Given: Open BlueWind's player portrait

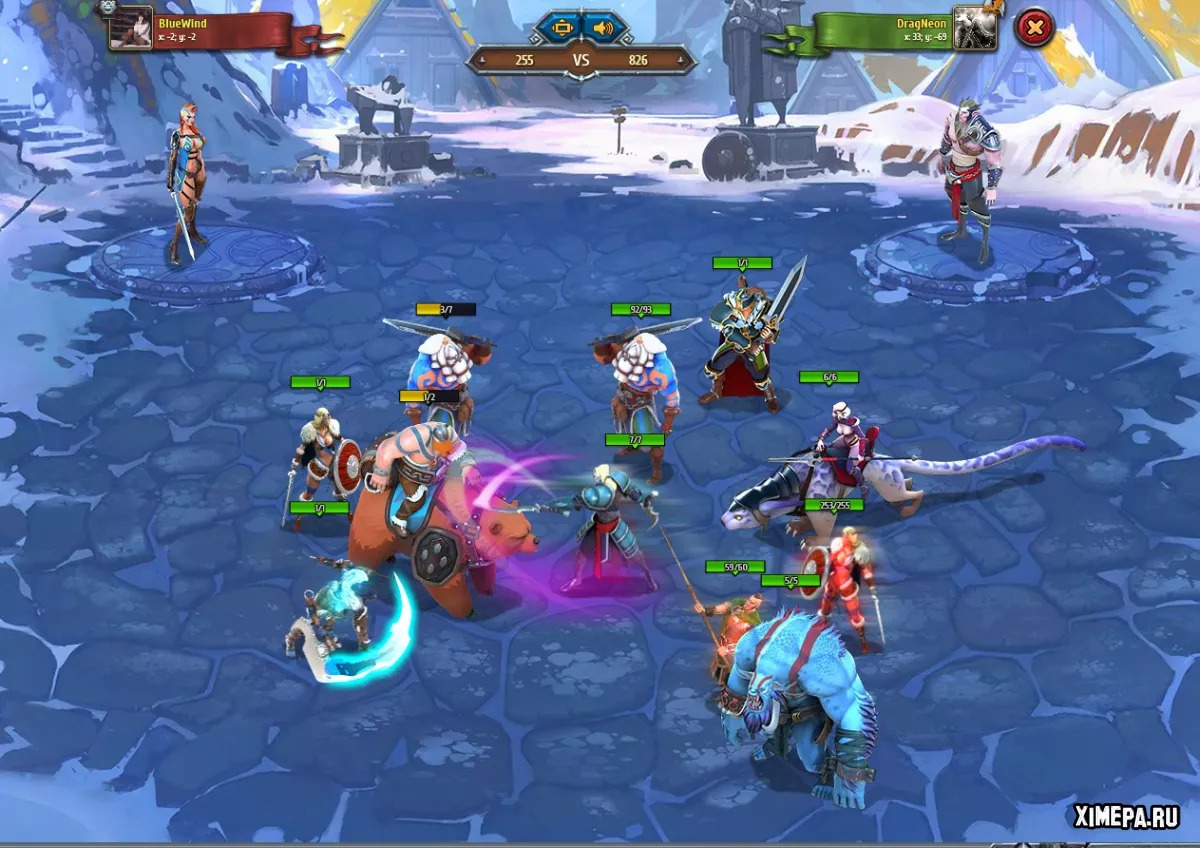Looking at the screenshot, I should (130, 28).
